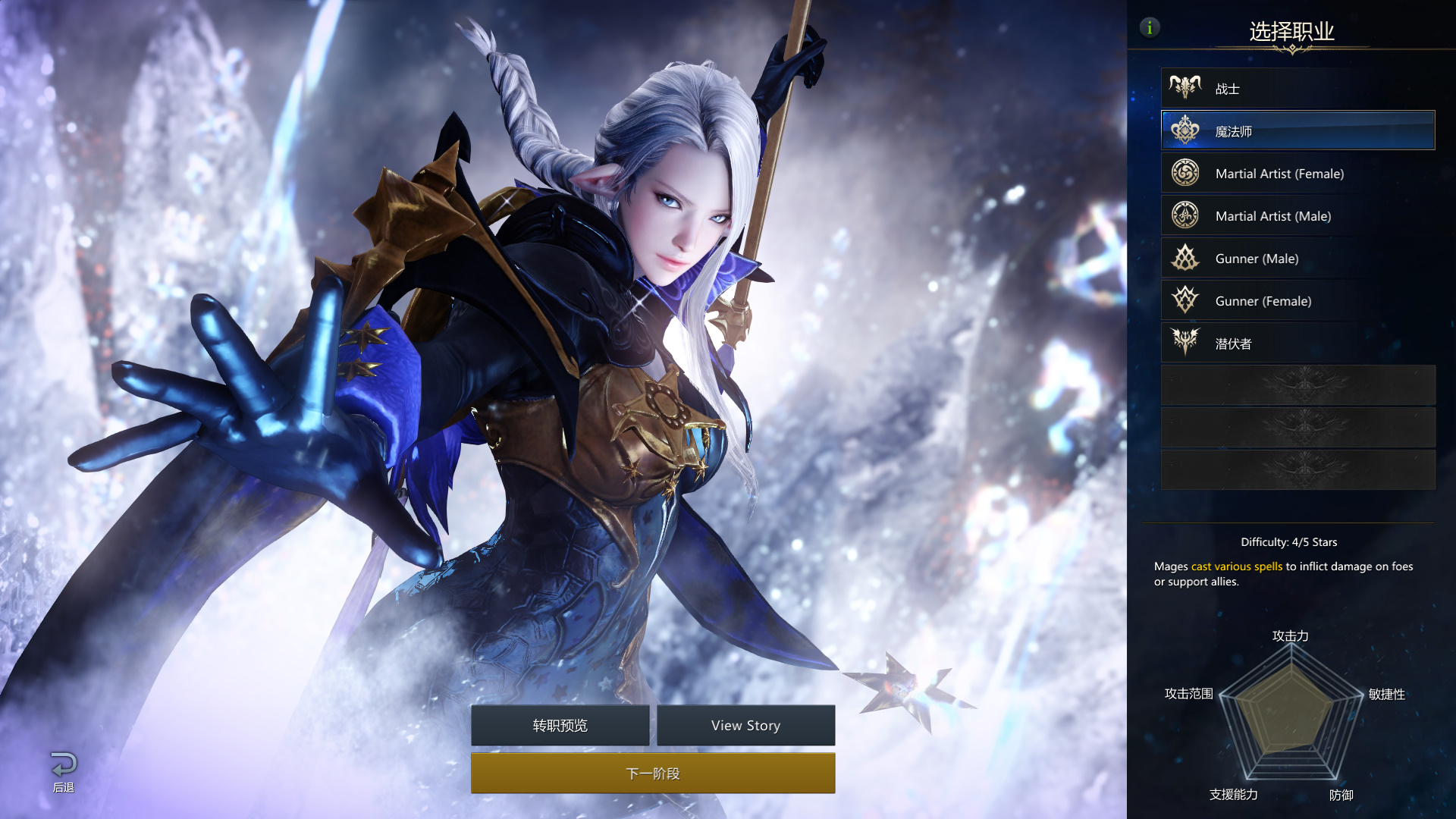The width and height of the screenshot is (1456, 819).
Task: Proceed with the 下一阶段 next step button
Action: pos(653,773)
